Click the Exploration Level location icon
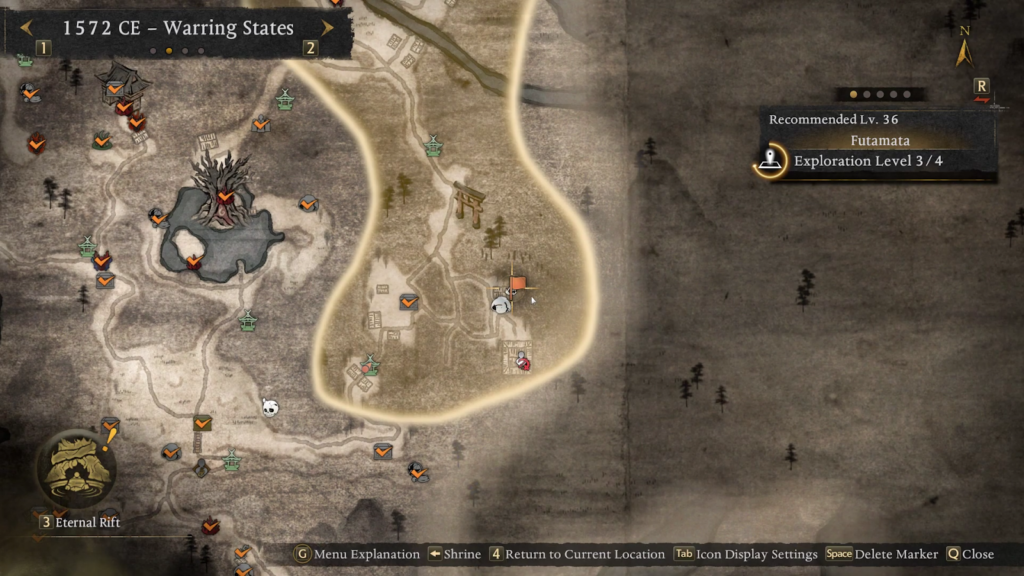 (769, 161)
